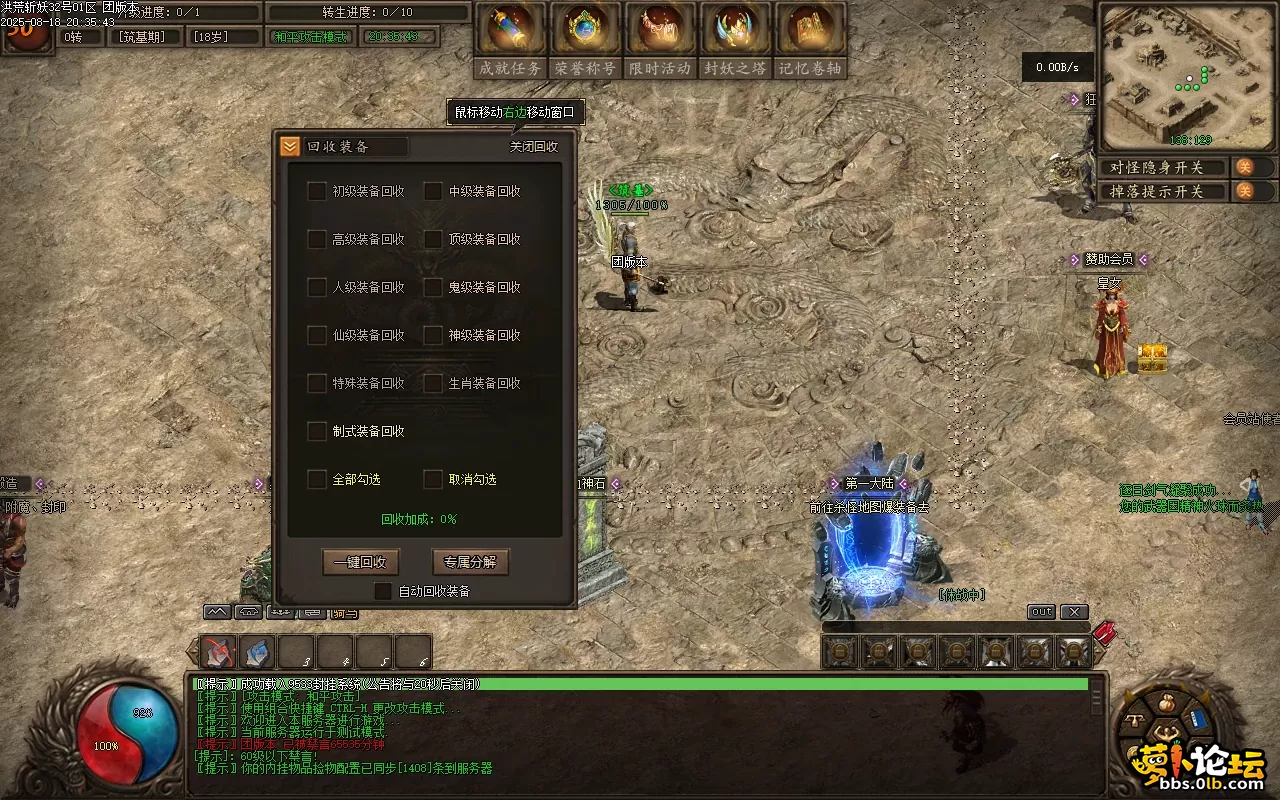Tick the 中级装备回收 checkbox
Image resolution: width=1280 pixels, height=800 pixels.
[433, 191]
